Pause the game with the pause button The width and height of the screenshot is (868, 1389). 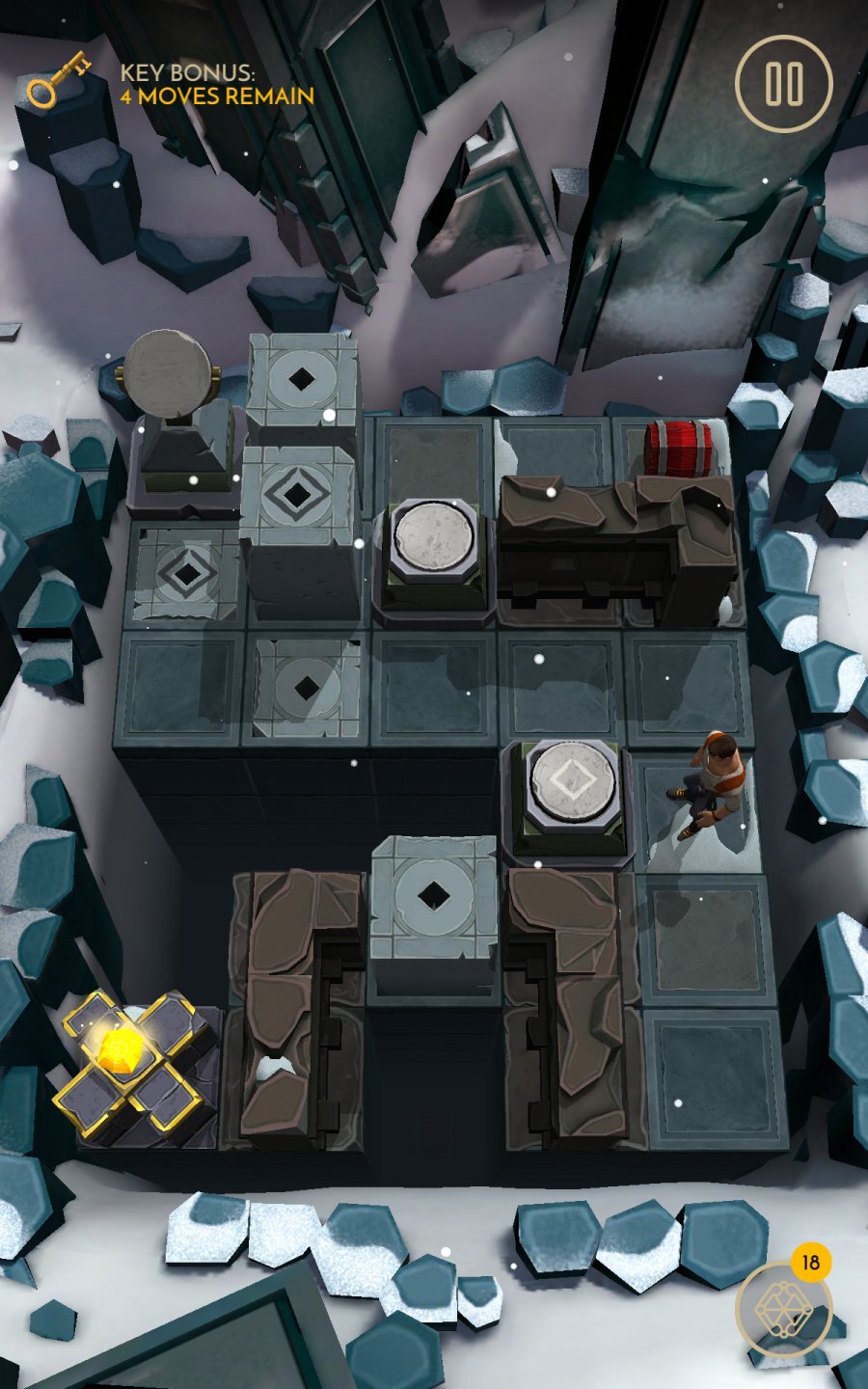(x=783, y=84)
